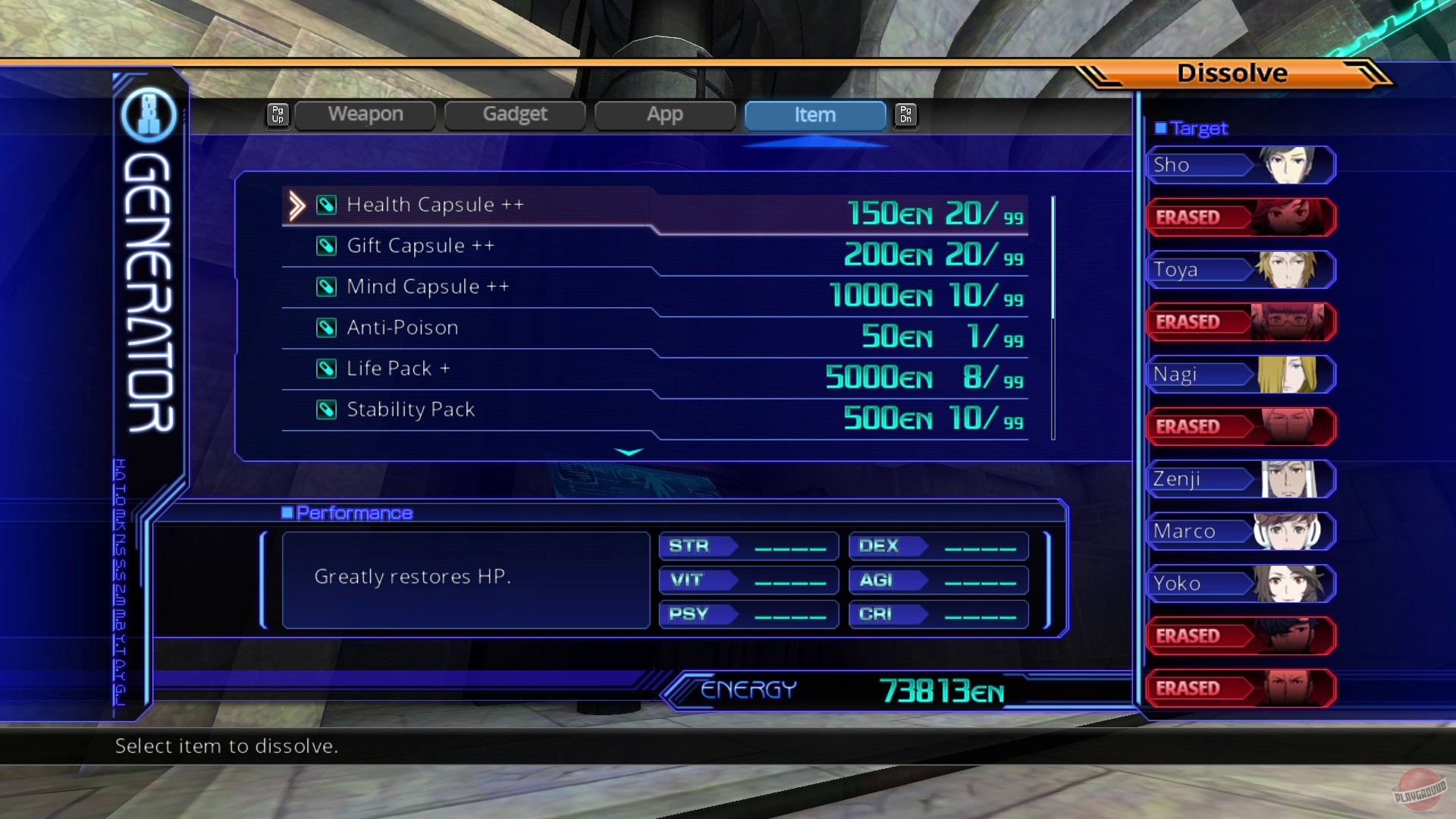Screen dimensions: 1456x819
Task: Click the Stability Pack item icon
Action: pyautogui.click(x=326, y=409)
